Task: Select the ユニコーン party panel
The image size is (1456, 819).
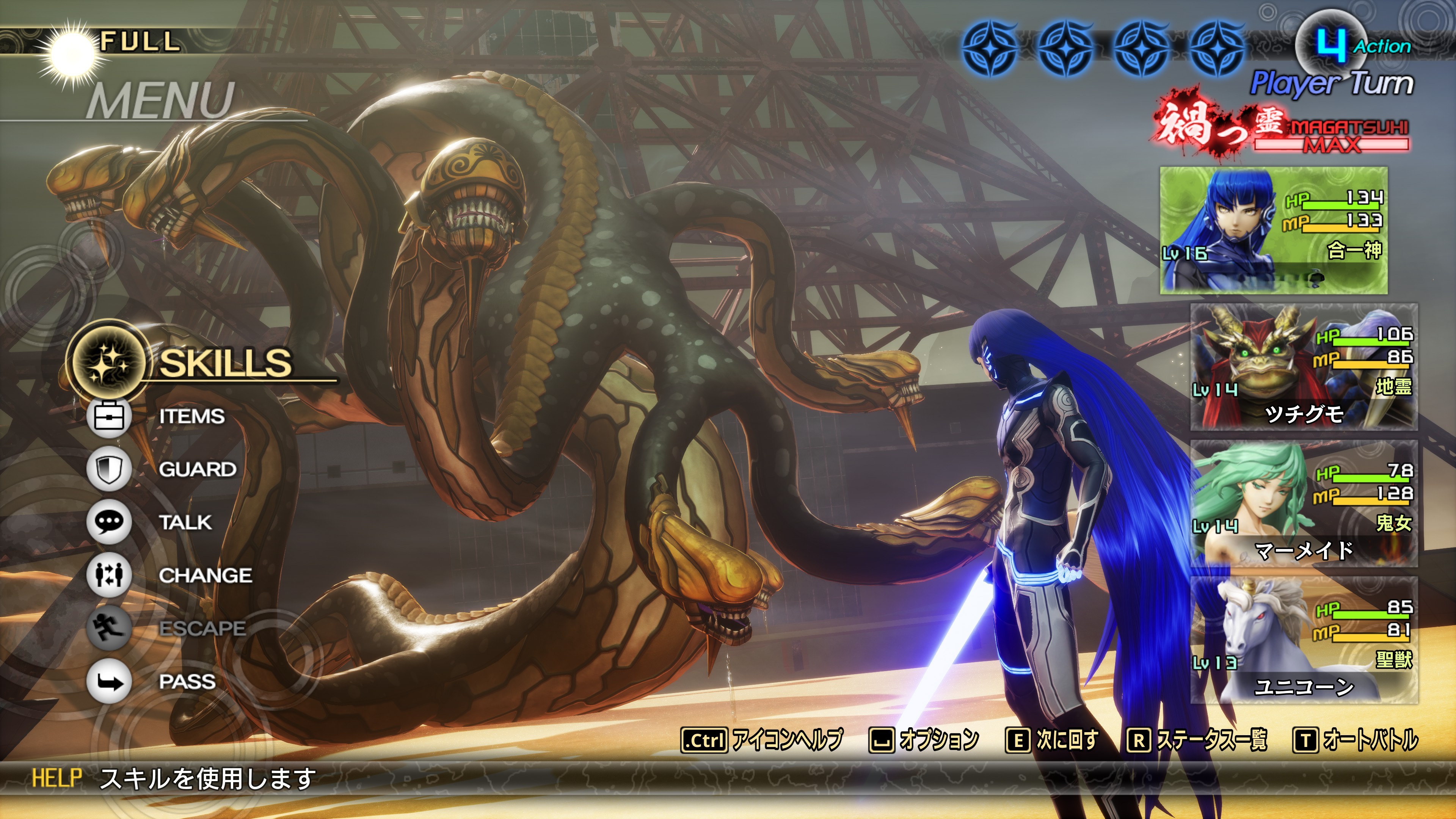Action: [x=1304, y=640]
